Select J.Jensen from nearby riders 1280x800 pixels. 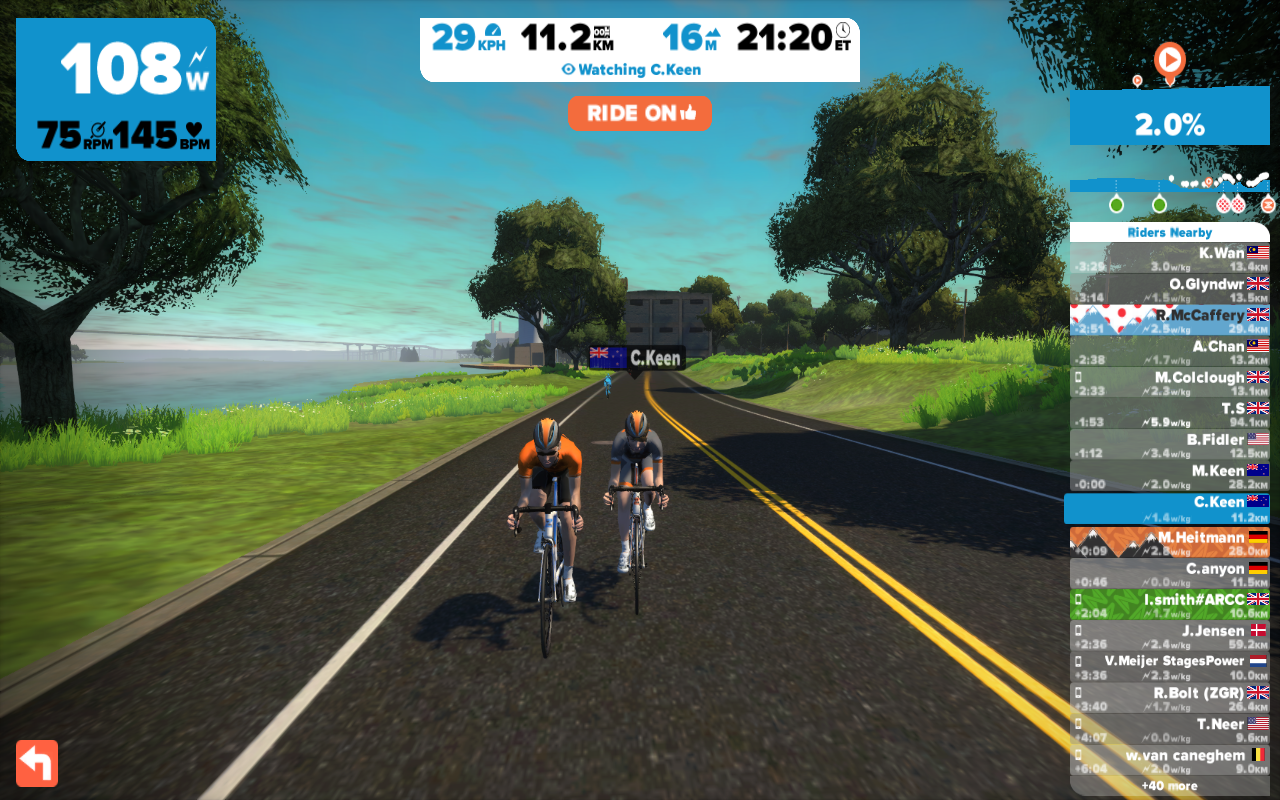(1169, 636)
